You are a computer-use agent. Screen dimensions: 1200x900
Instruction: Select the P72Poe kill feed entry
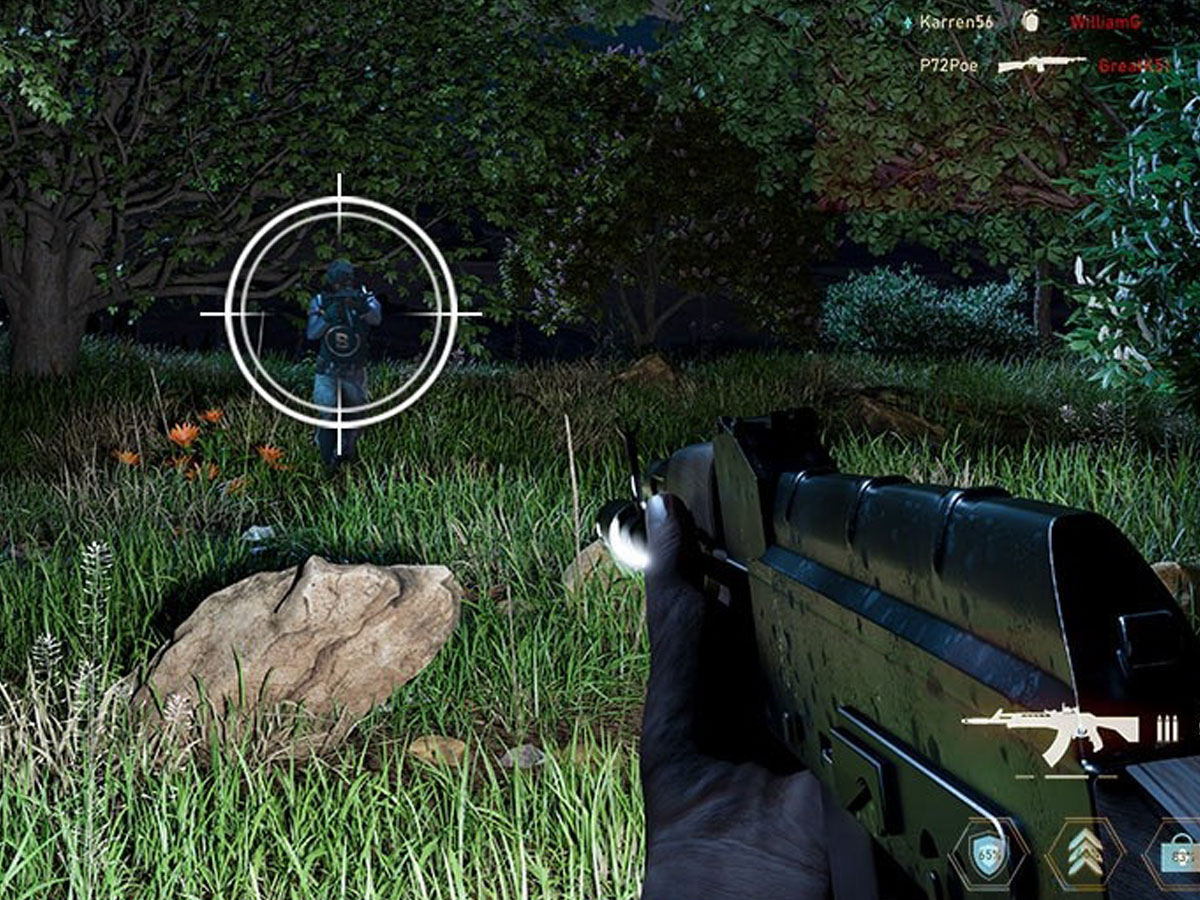point(949,65)
